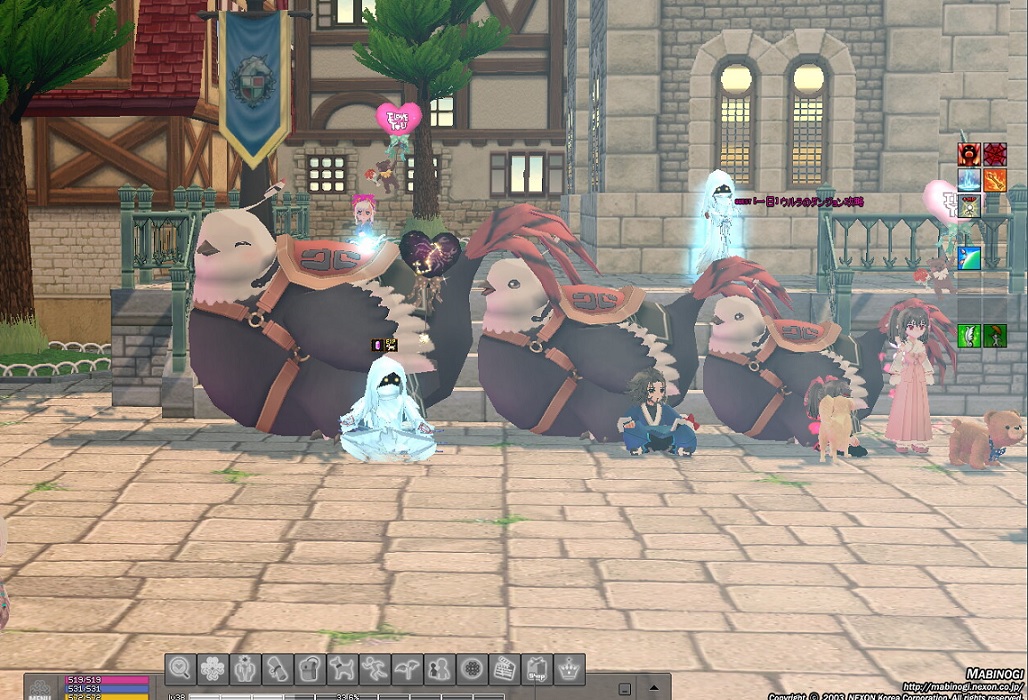Image resolution: width=1028 pixels, height=700 pixels.
Task: Open the friends list silhouette icon
Action: coord(438,667)
